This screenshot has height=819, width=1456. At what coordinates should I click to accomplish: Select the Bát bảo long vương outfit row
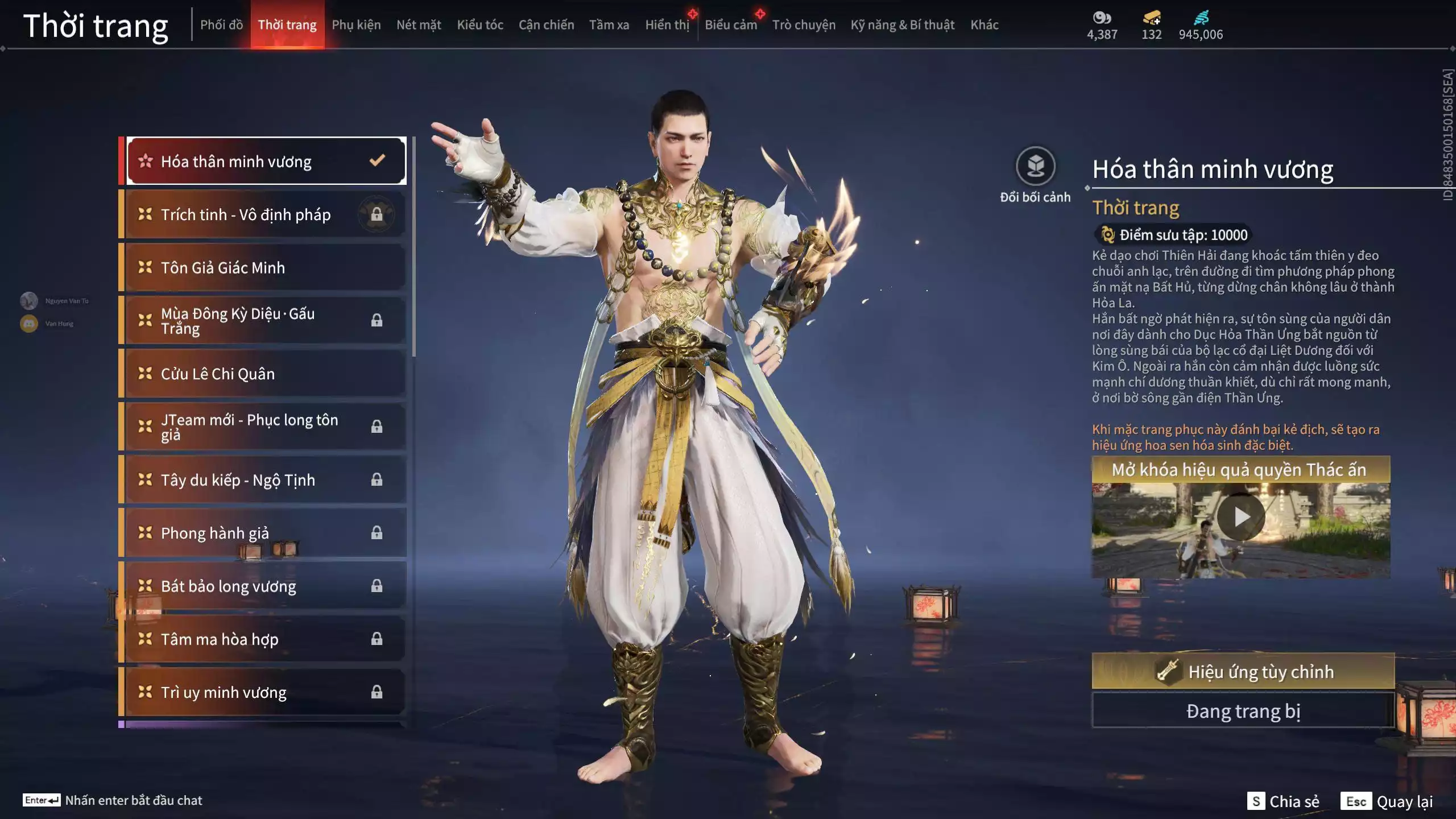pos(265,586)
